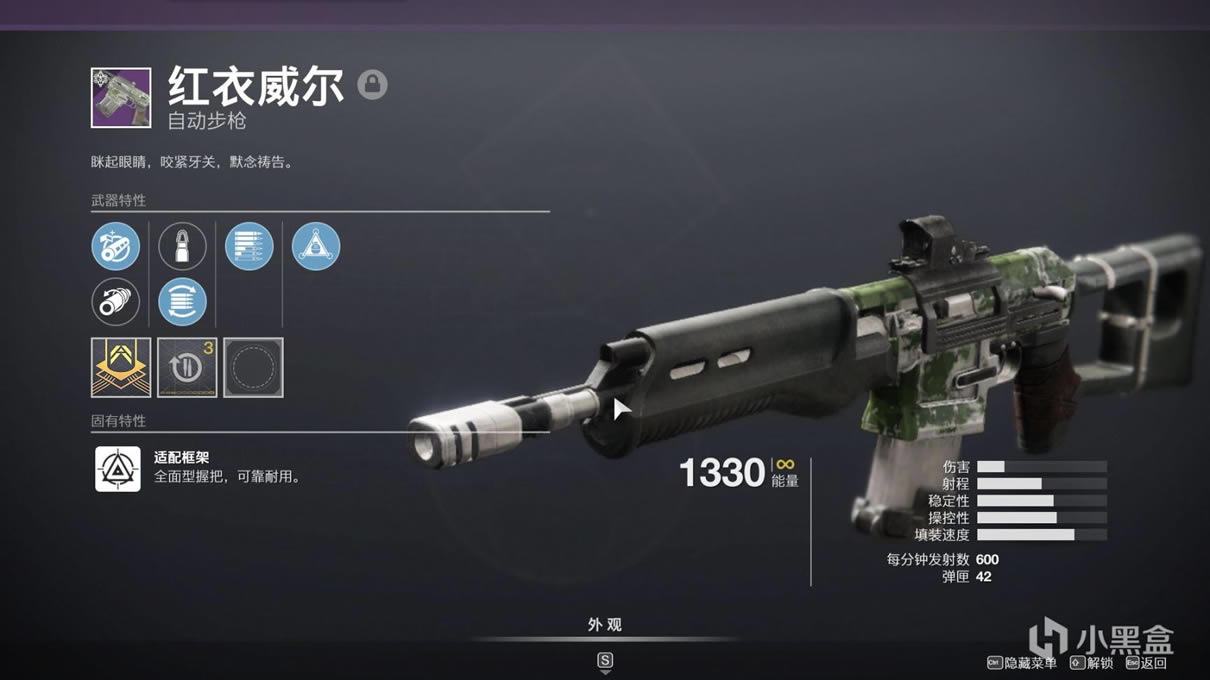
Task: Open the empty dashed-circle socket
Action: tap(253, 367)
